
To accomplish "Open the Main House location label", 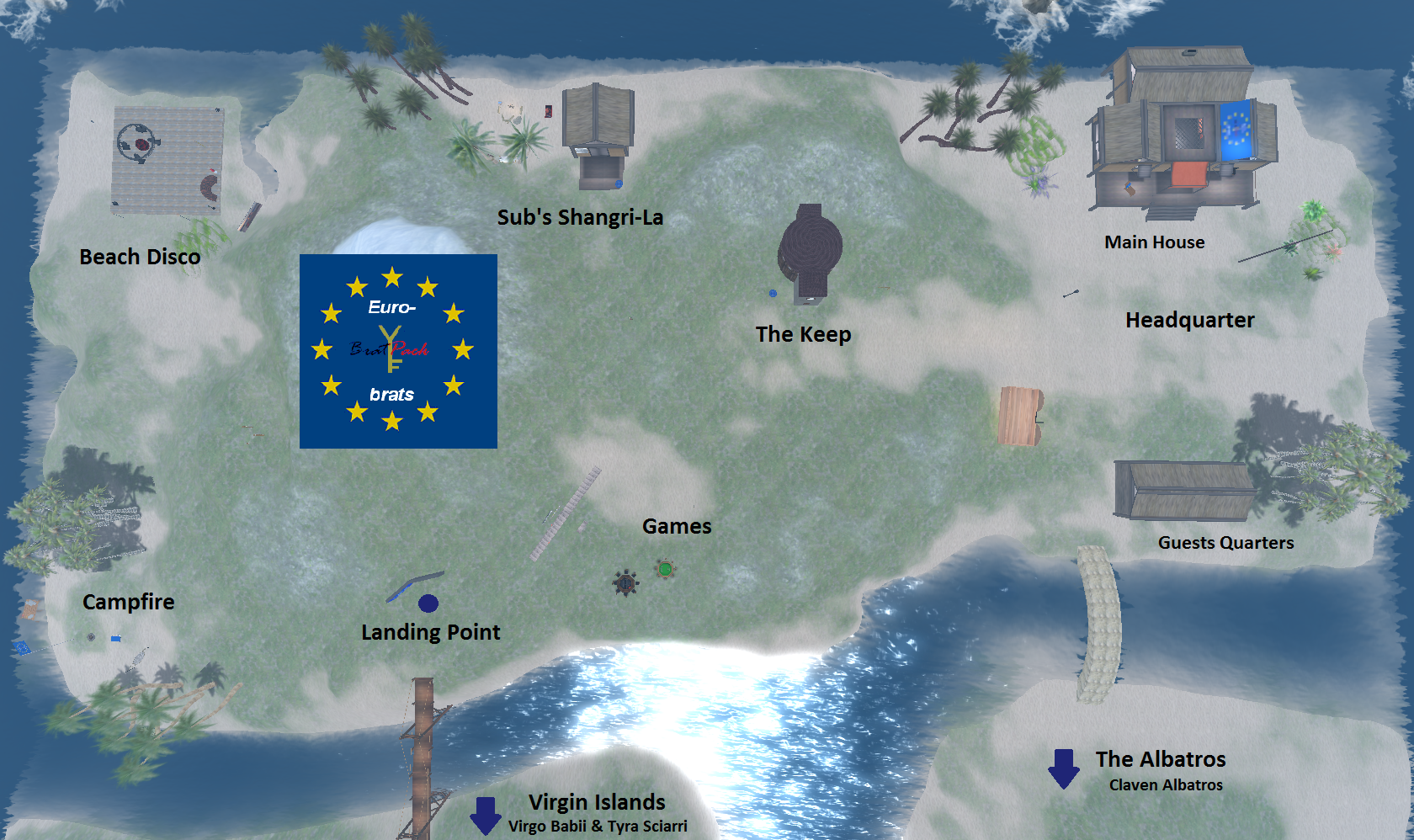I will click(x=1154, y=242).
